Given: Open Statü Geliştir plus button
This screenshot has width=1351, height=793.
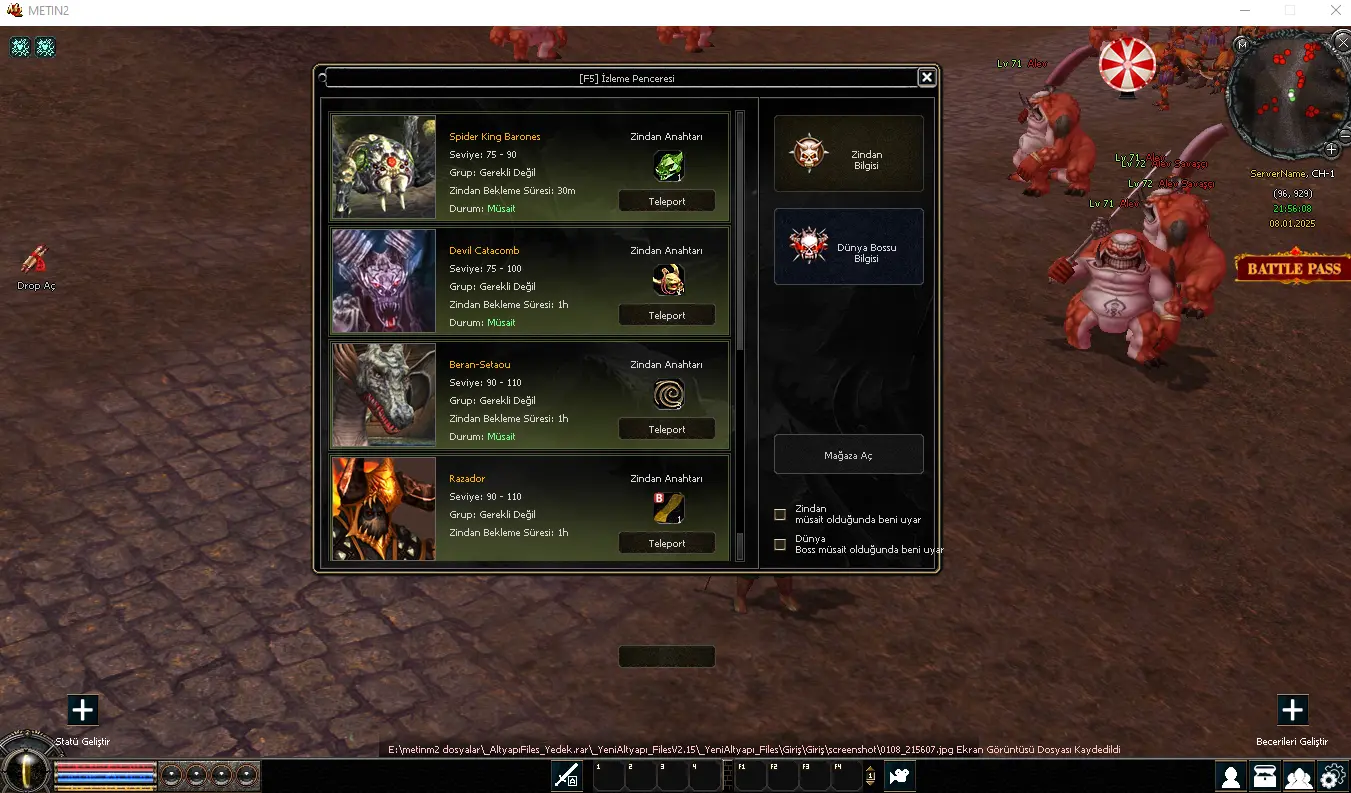Looking at the screenshot, I should (x=83, y=710).
